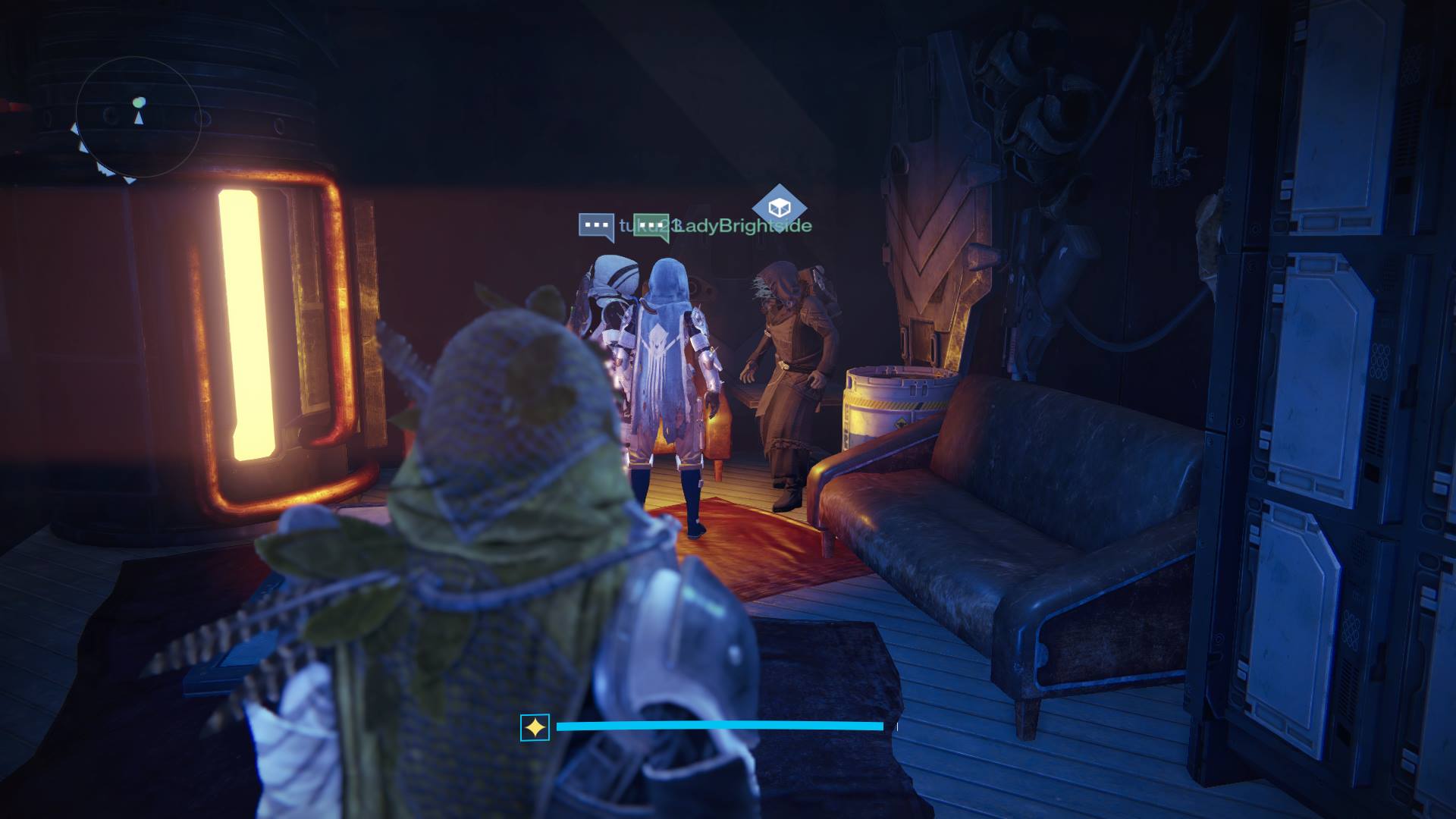Click the player name tuku23
This screenshot has height=819, width=1456.
point(632,224)
